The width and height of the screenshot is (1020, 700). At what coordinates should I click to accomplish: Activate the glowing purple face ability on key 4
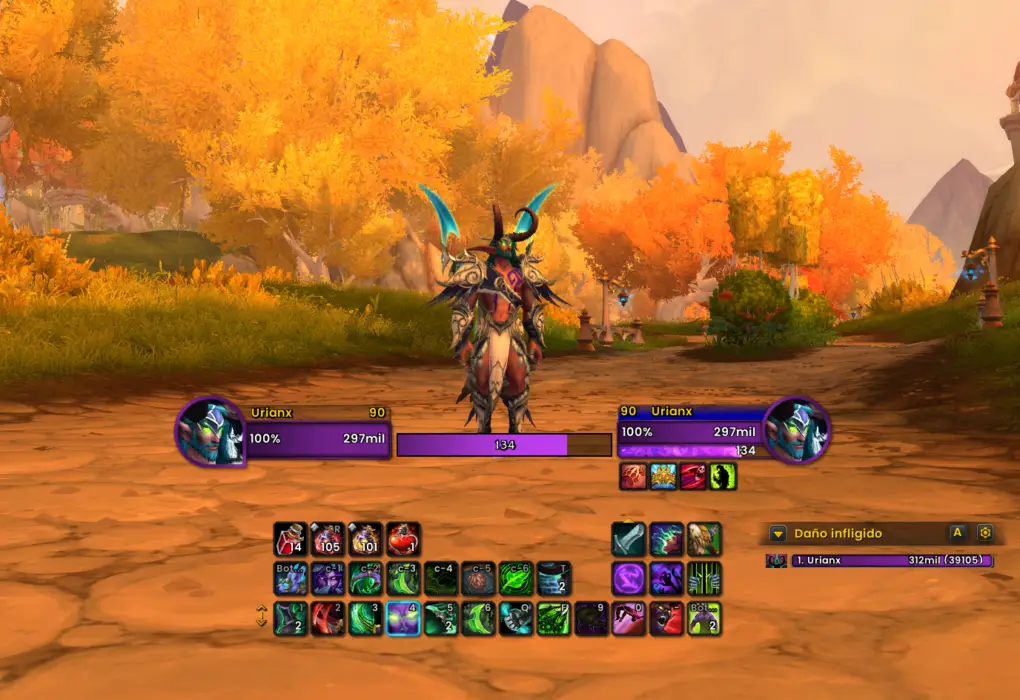[x=403, y=619]
